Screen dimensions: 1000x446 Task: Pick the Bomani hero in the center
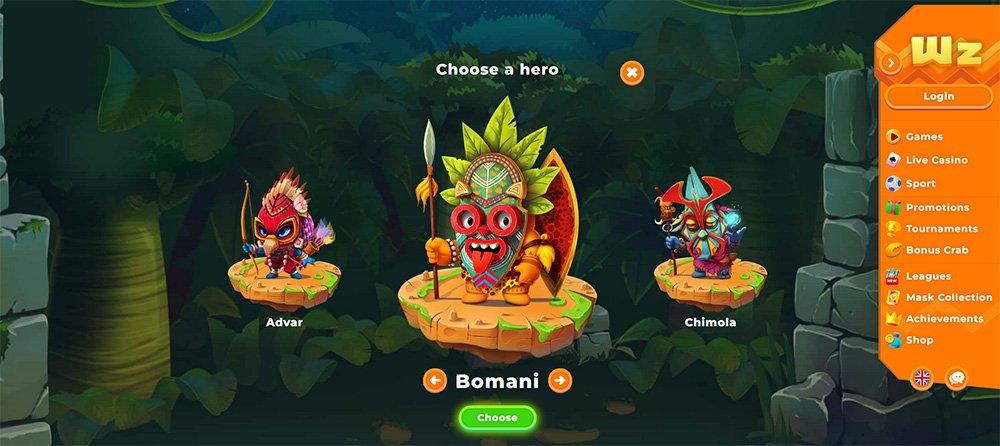coord(497,220)
